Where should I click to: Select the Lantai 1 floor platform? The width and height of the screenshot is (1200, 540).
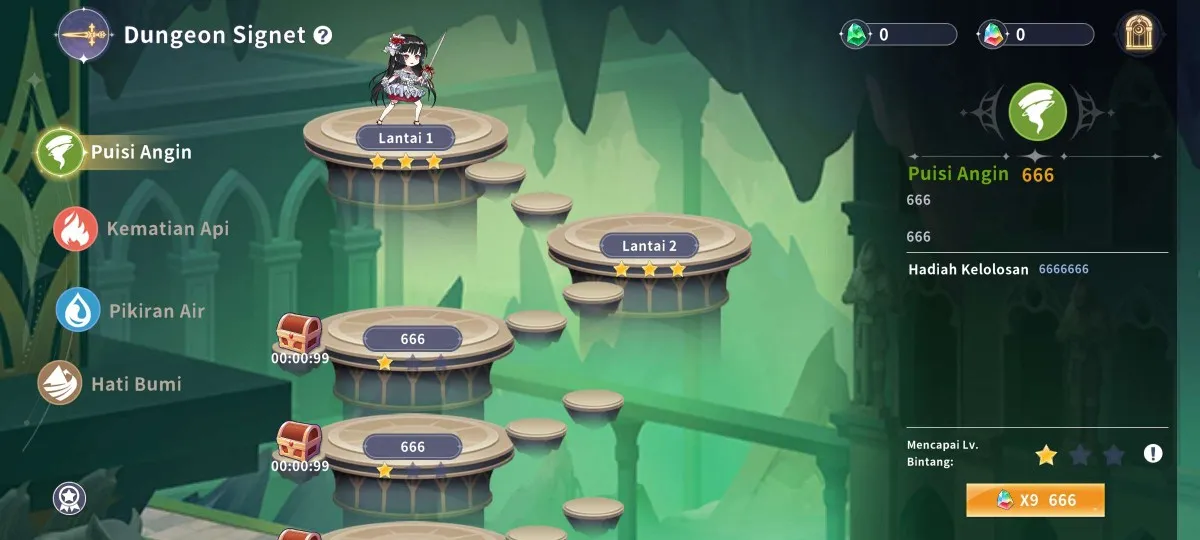pos(405,137)
